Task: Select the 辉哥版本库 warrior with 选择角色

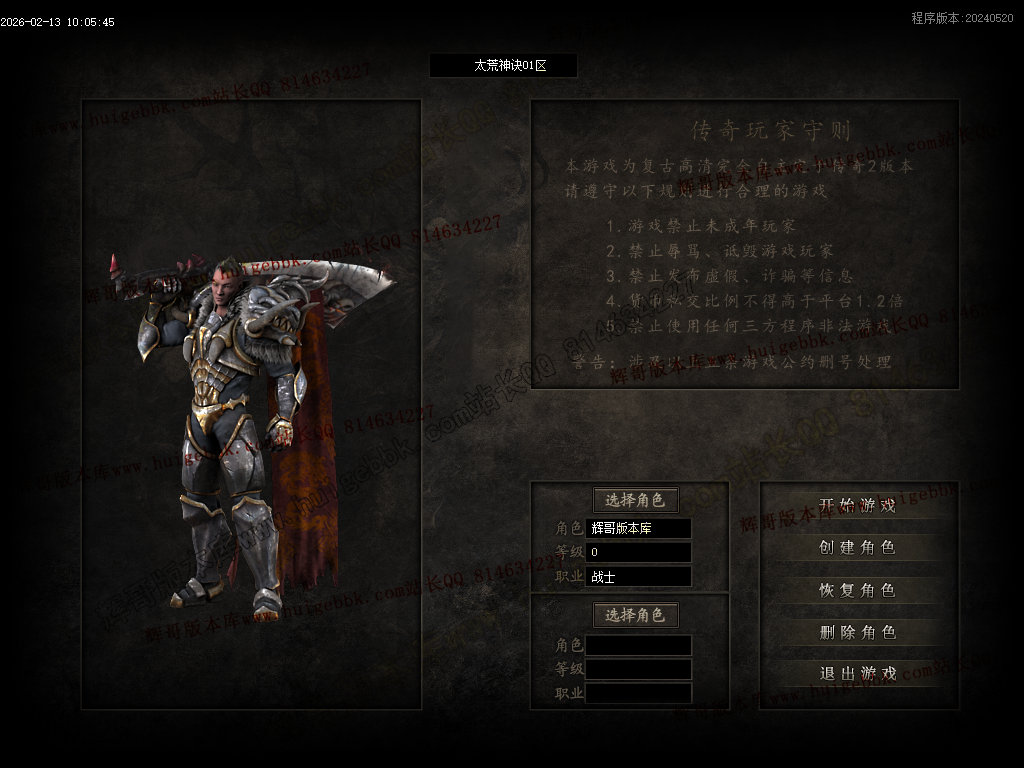Action: [636, 500]
